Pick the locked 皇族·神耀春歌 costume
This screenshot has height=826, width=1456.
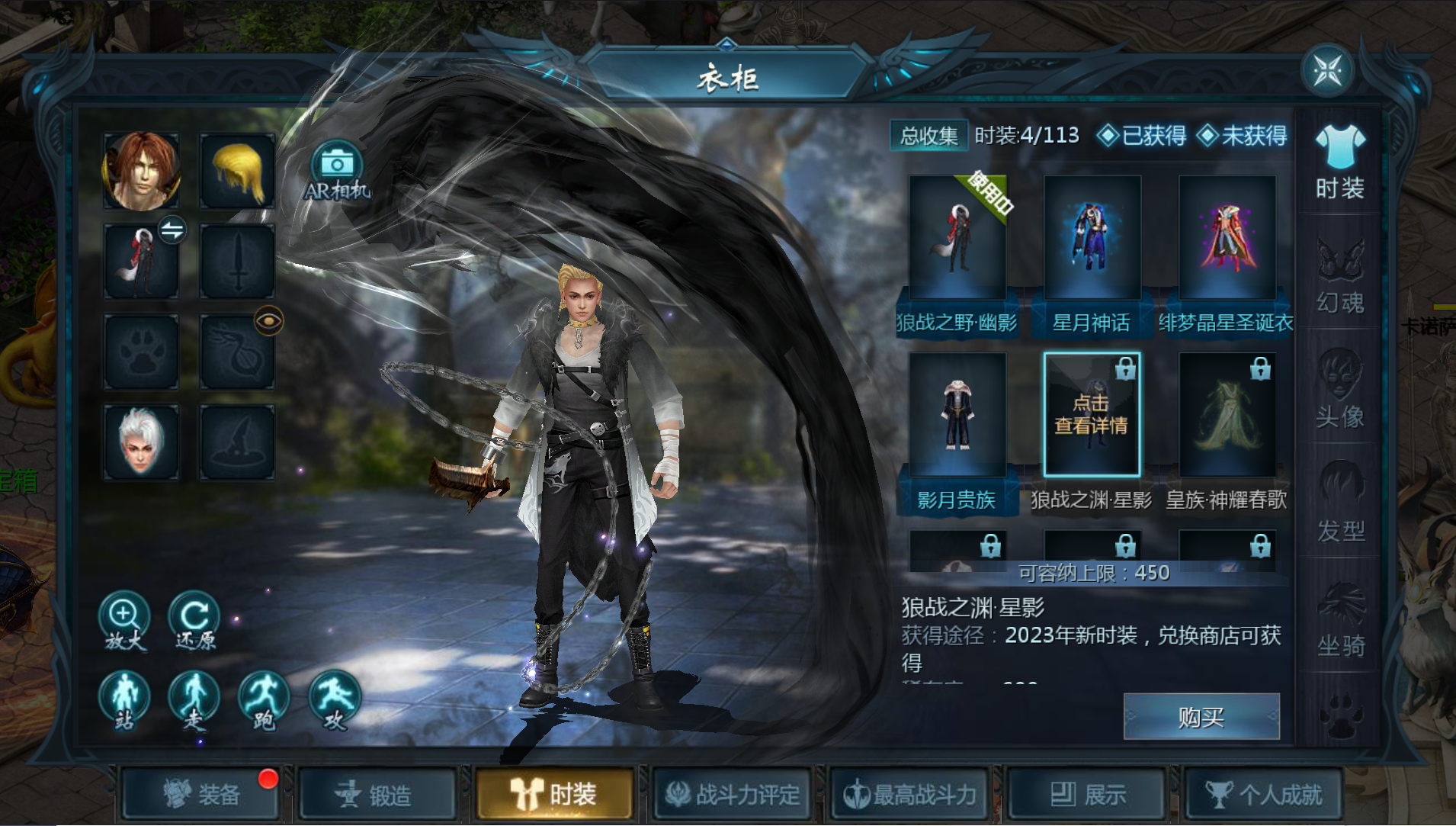click(1227, 415)
